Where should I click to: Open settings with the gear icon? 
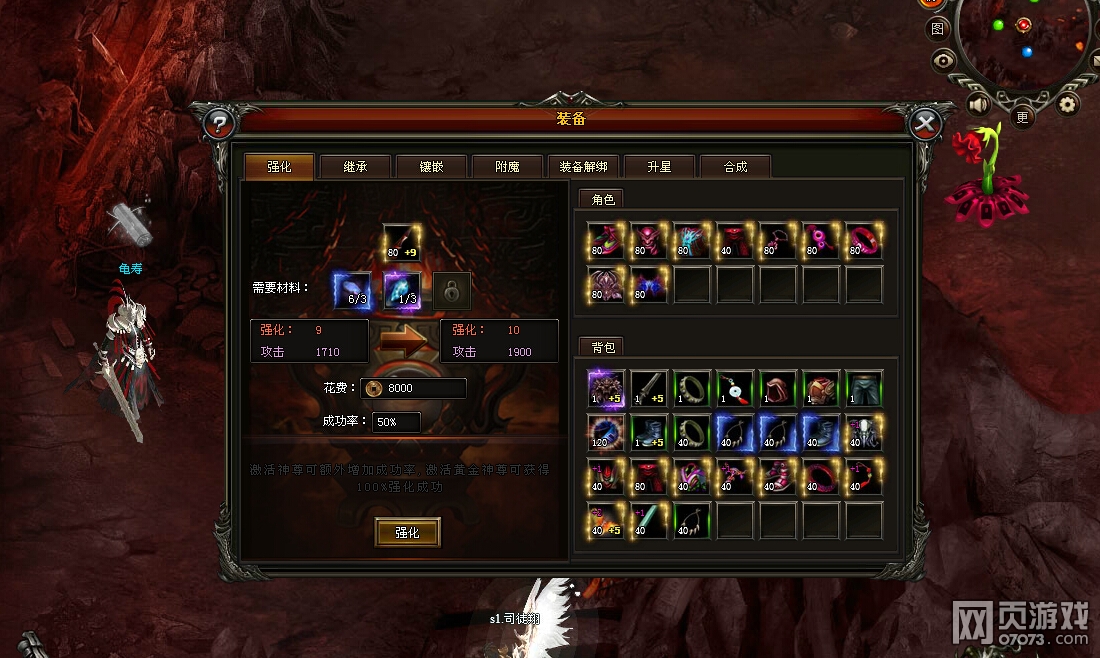click(x=1068, y=103)
